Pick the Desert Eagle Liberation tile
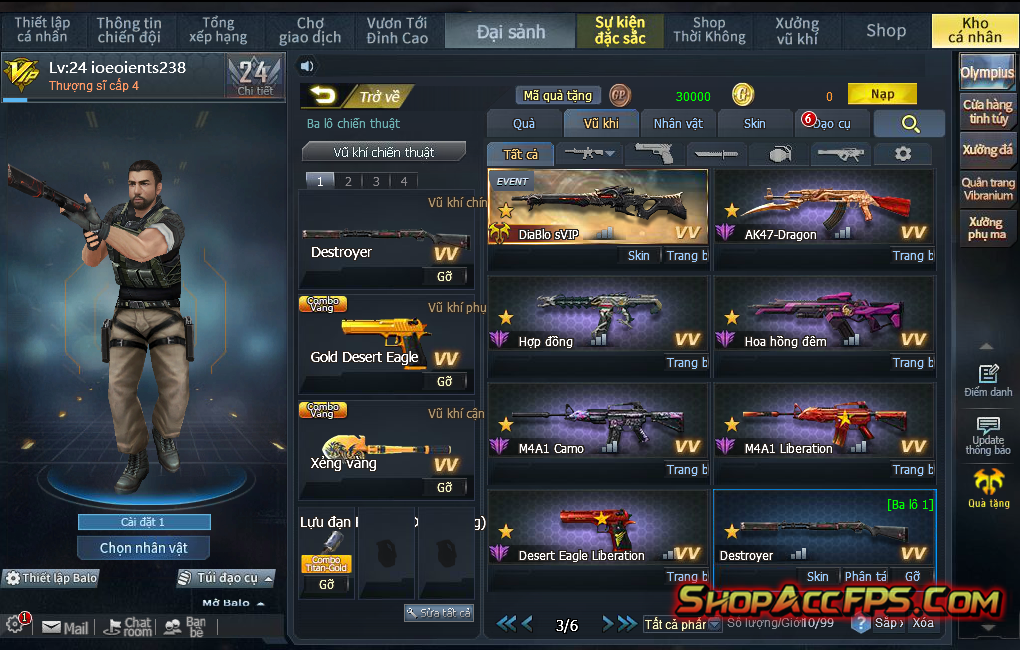Viewport: 1020px width, 650px height. click(597, 528)
